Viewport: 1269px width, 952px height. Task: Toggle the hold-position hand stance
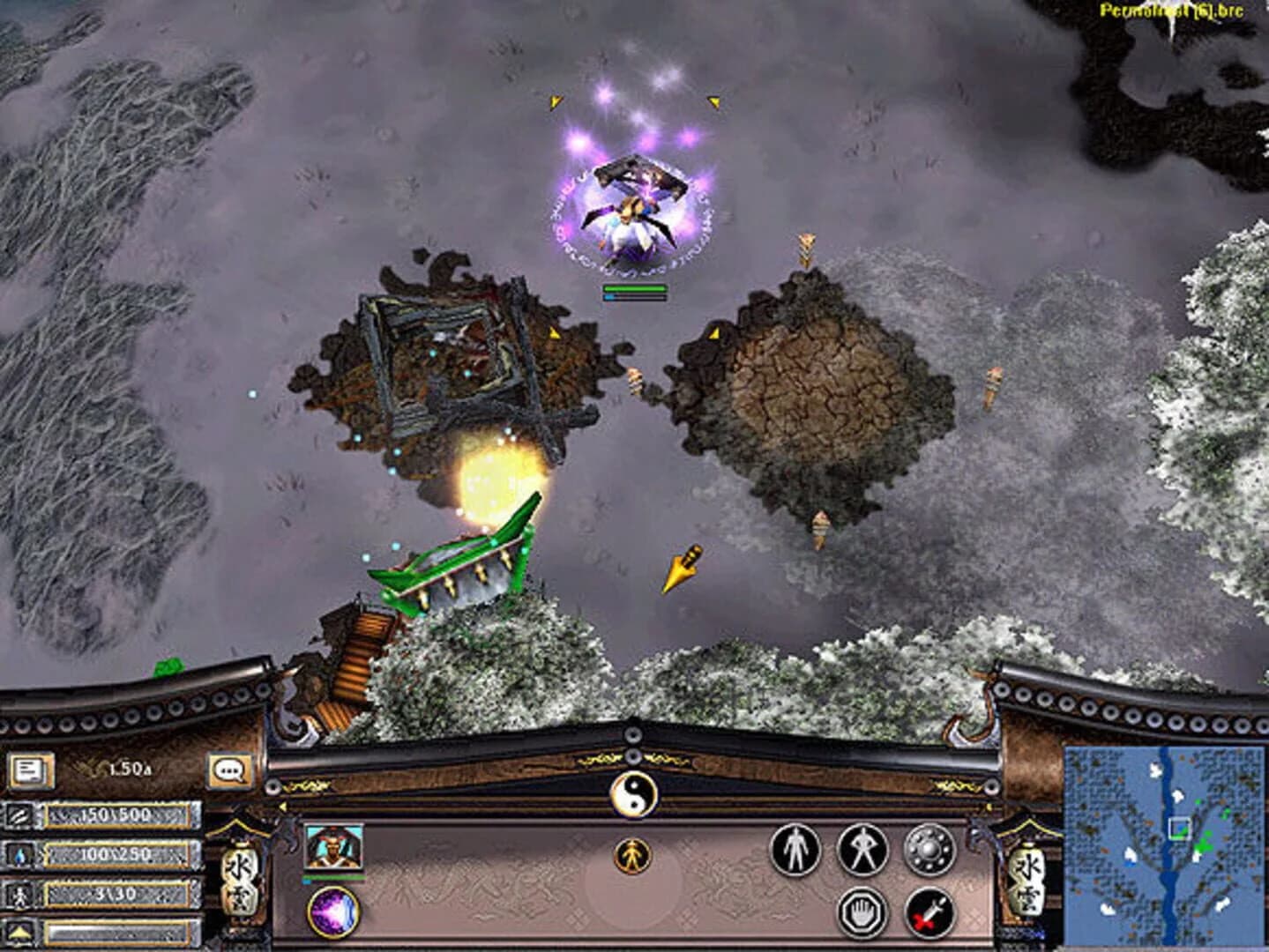click(x=862, y=913)
